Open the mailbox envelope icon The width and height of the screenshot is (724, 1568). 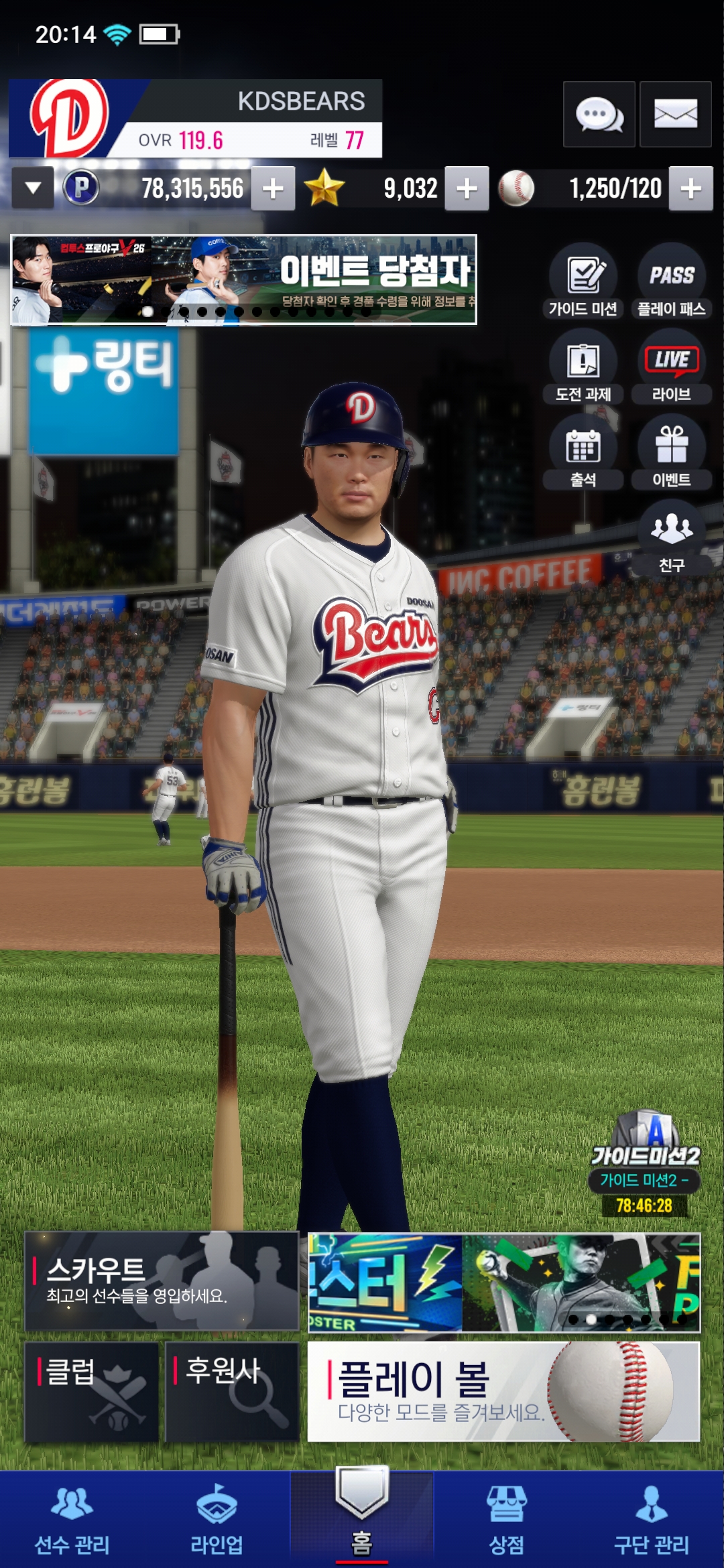click(675, 115)
